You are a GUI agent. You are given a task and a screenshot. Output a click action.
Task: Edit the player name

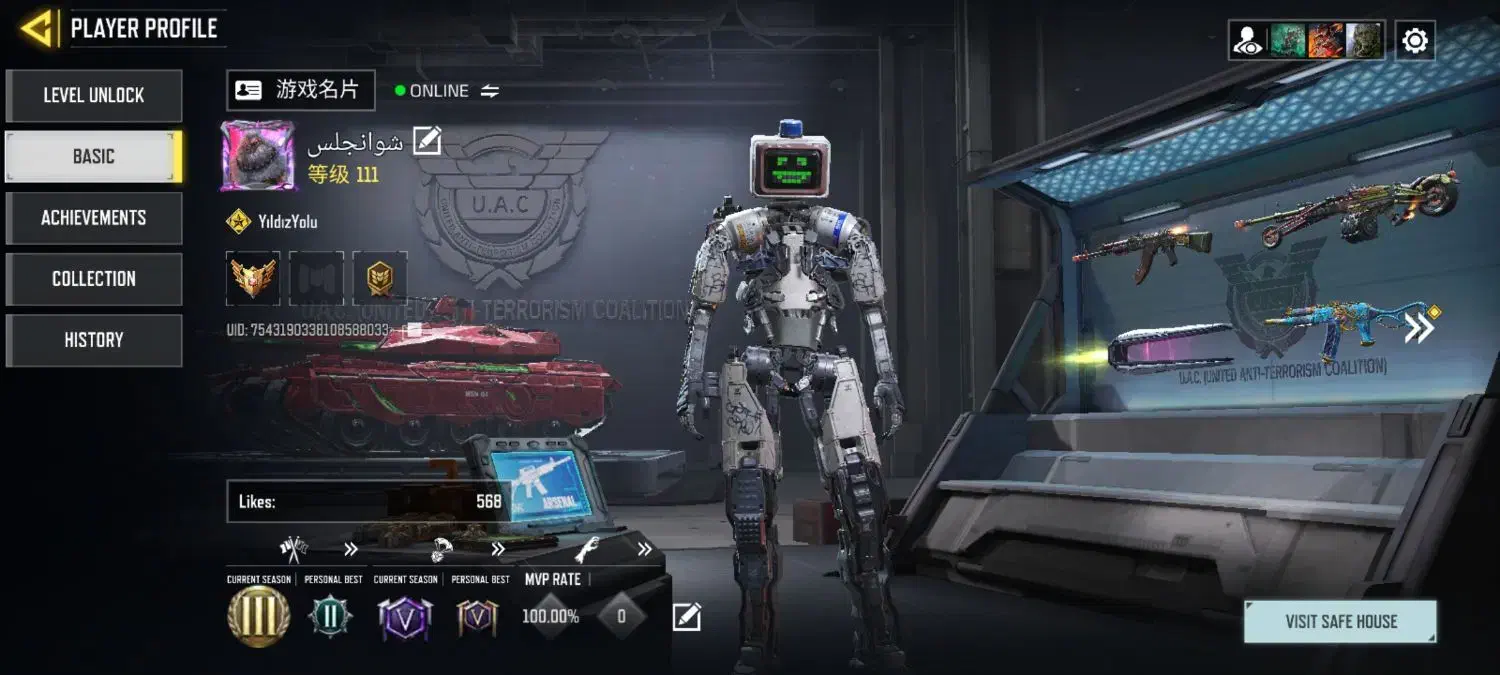427,142
